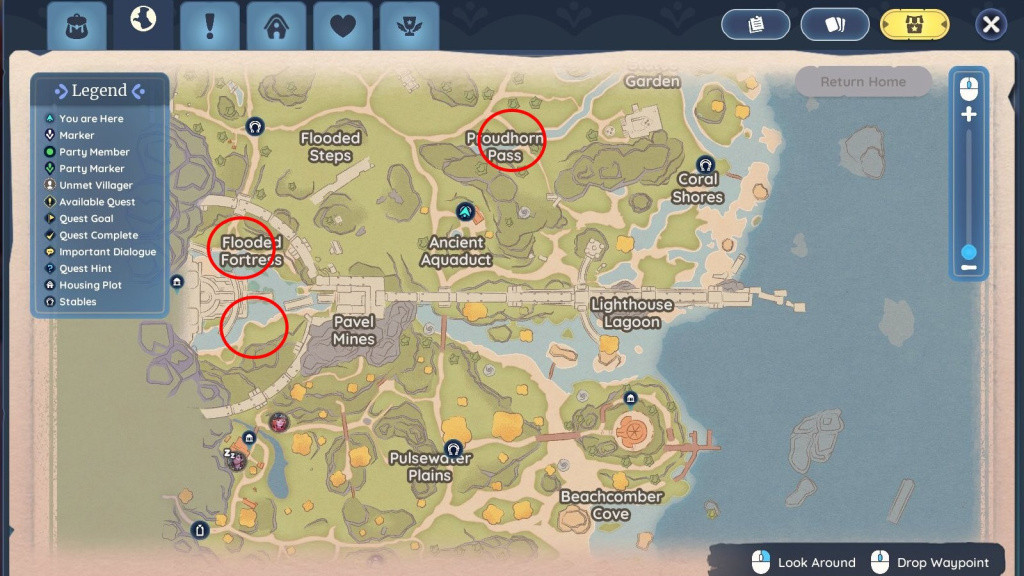The width and height of the screenshot is (1024, 576).
Task: Switch to the heart relationships tab
Action: pyautogui.click(x=343, y=26)
